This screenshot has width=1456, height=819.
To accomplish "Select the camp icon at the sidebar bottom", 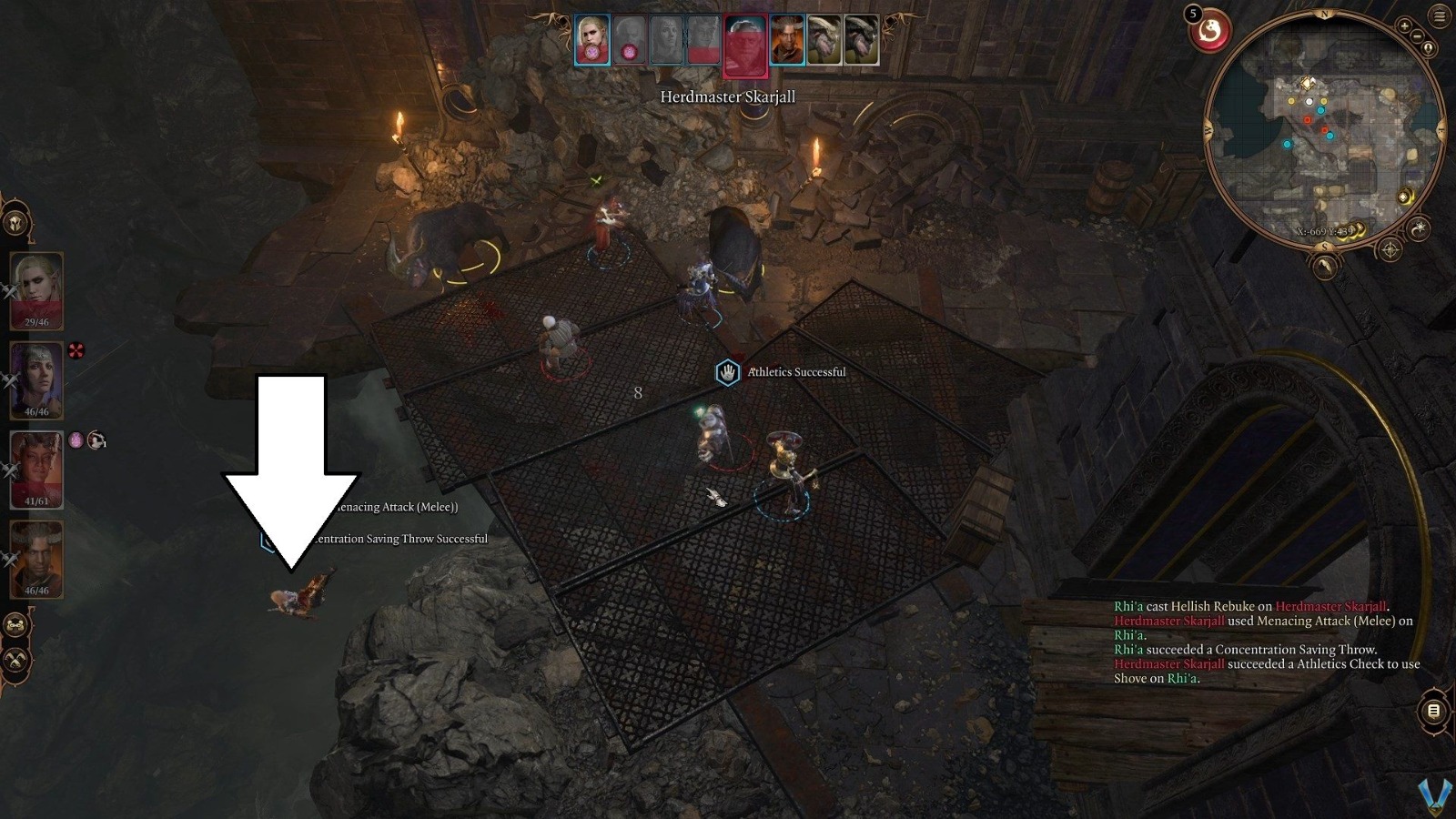I will click(x=15, y=623).
